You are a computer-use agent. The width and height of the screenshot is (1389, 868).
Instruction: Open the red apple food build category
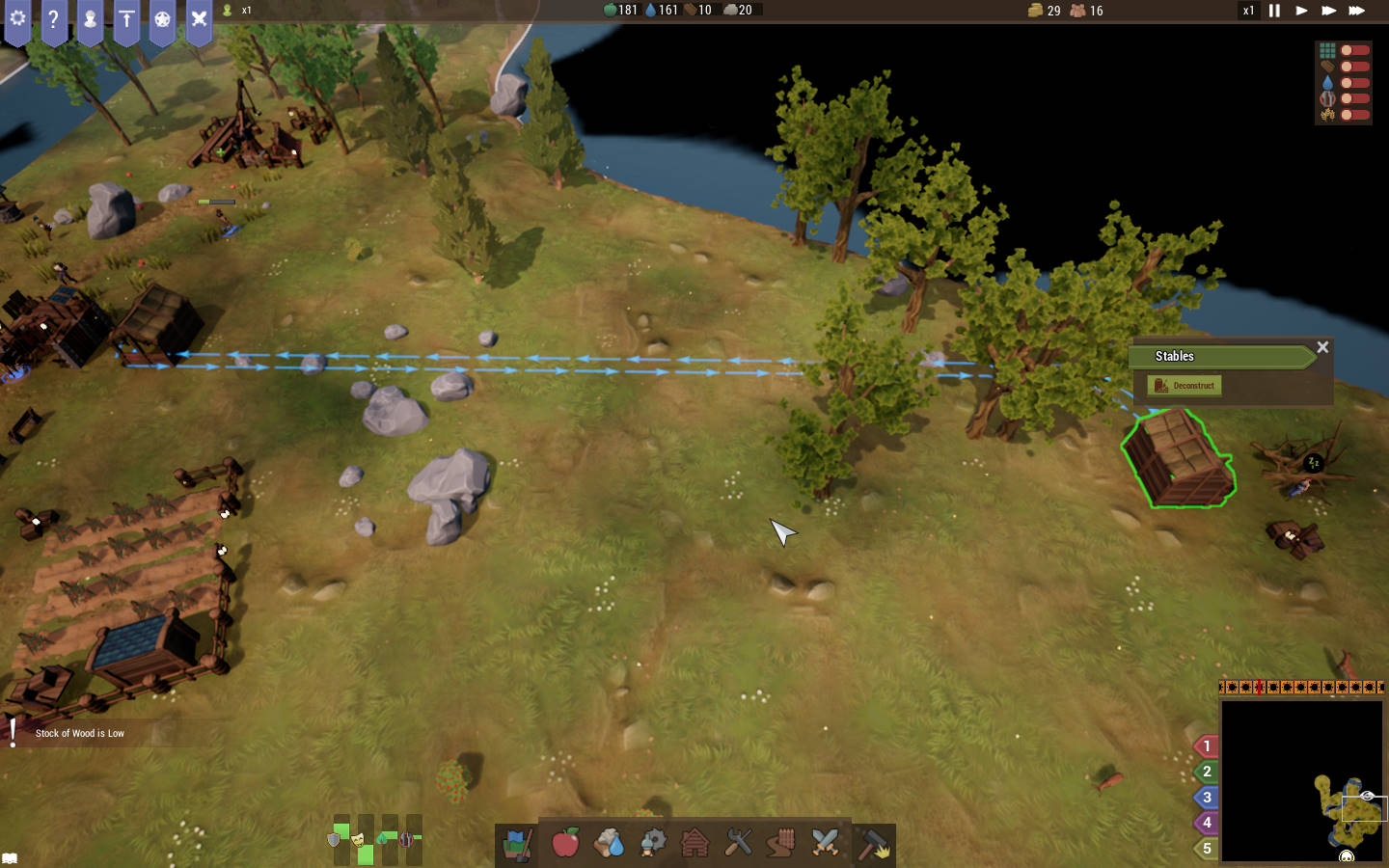(x=565, y=843)
